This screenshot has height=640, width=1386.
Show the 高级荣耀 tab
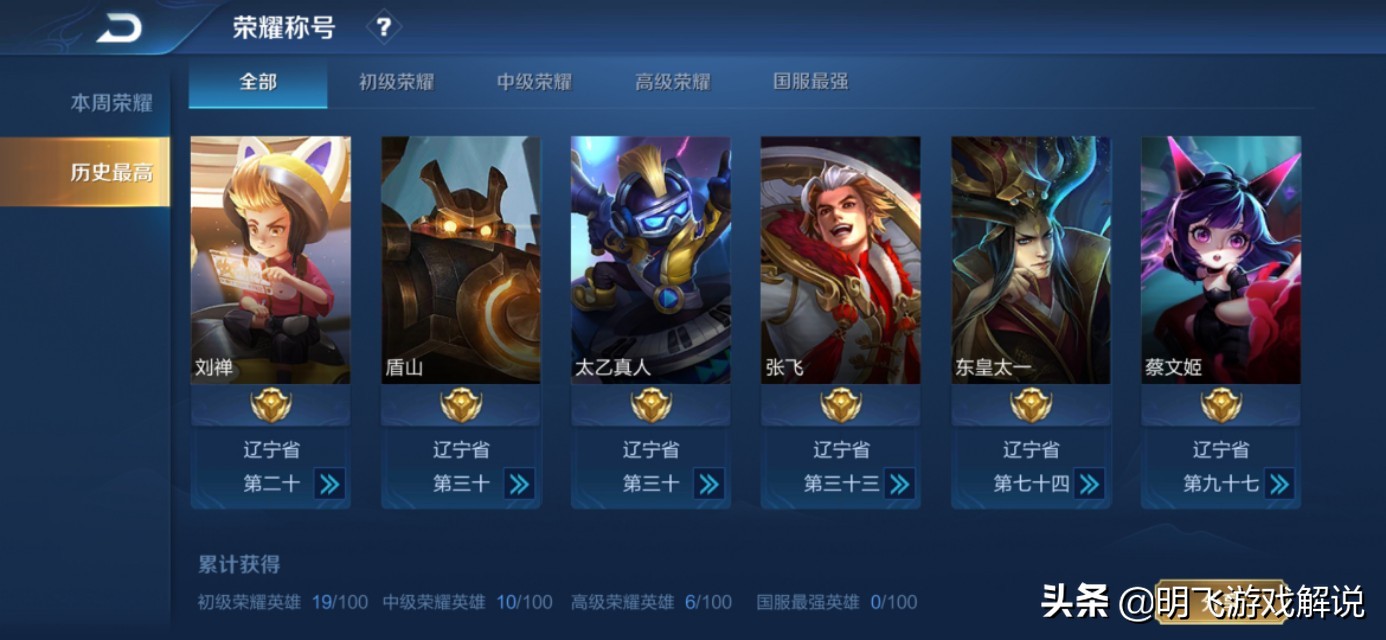tap(672, 82)
